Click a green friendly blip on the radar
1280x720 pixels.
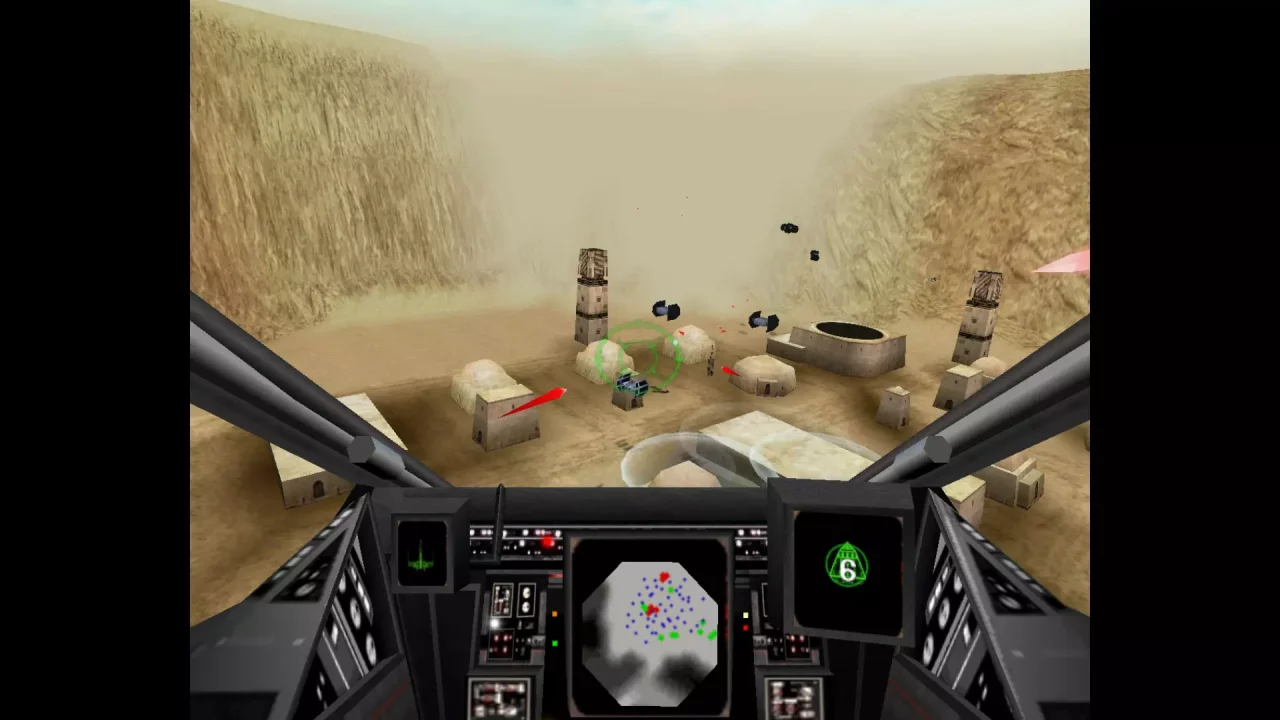point(671,590)
